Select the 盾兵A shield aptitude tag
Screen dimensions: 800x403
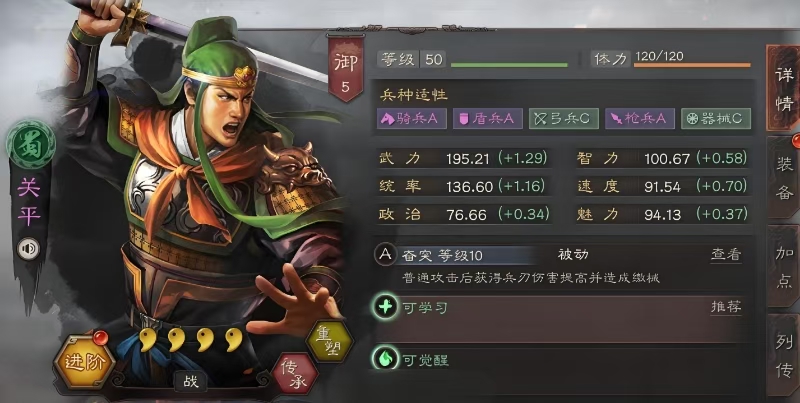click(x=488, y=118)
